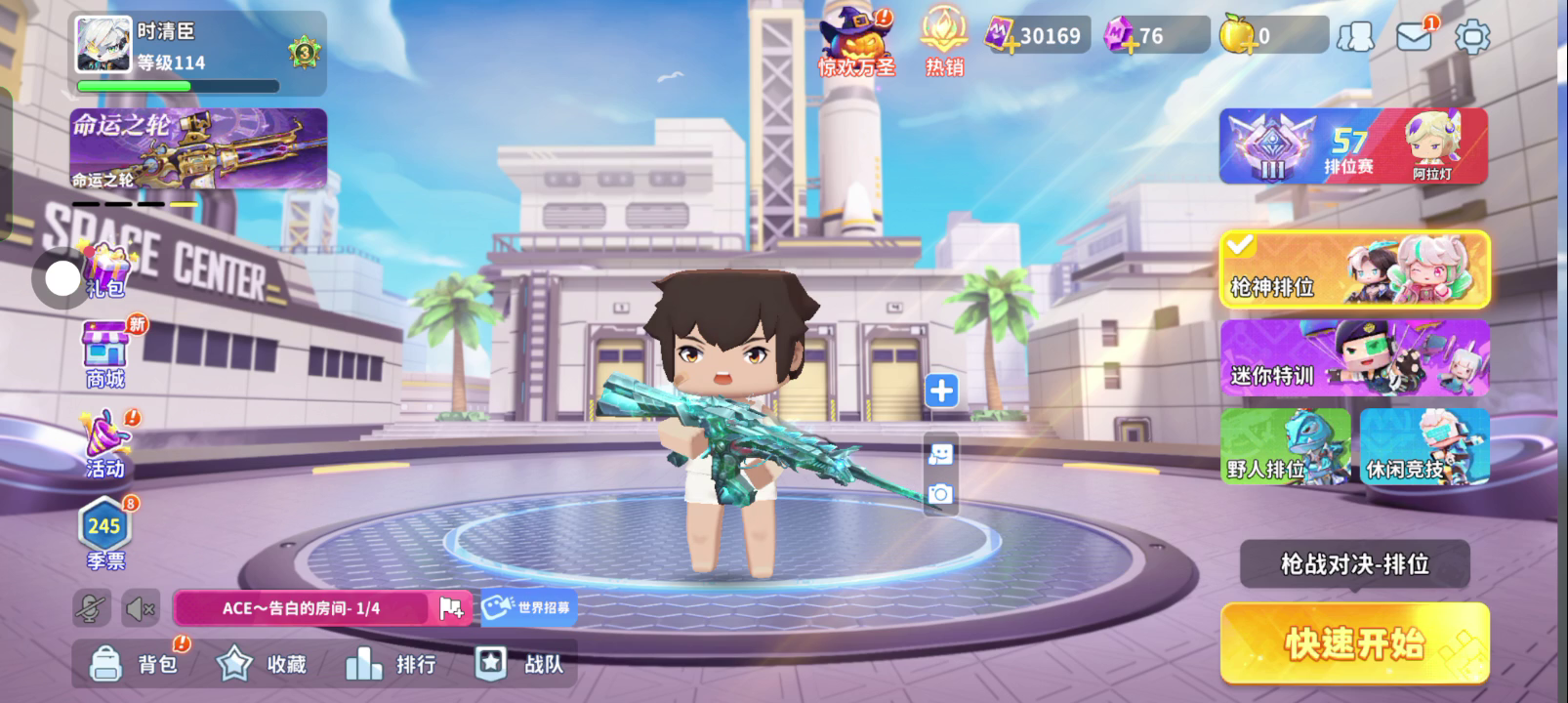
Task: Open the 季票 season pass
Action: tap(104, 534)
